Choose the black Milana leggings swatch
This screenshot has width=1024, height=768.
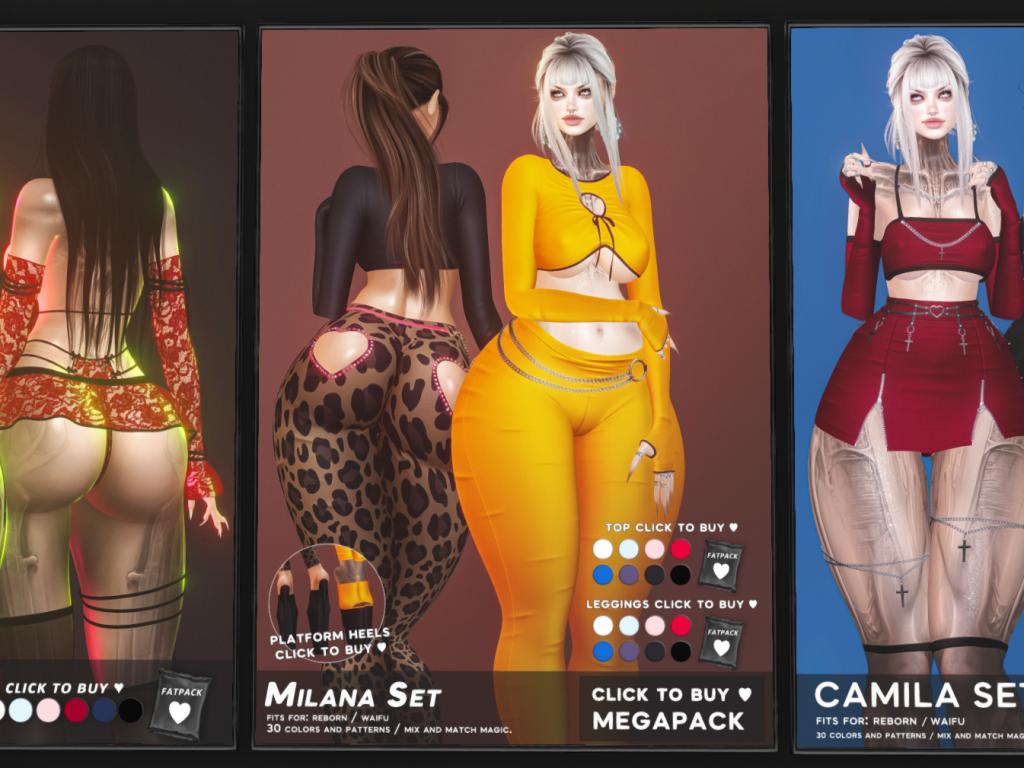[680, 652]
